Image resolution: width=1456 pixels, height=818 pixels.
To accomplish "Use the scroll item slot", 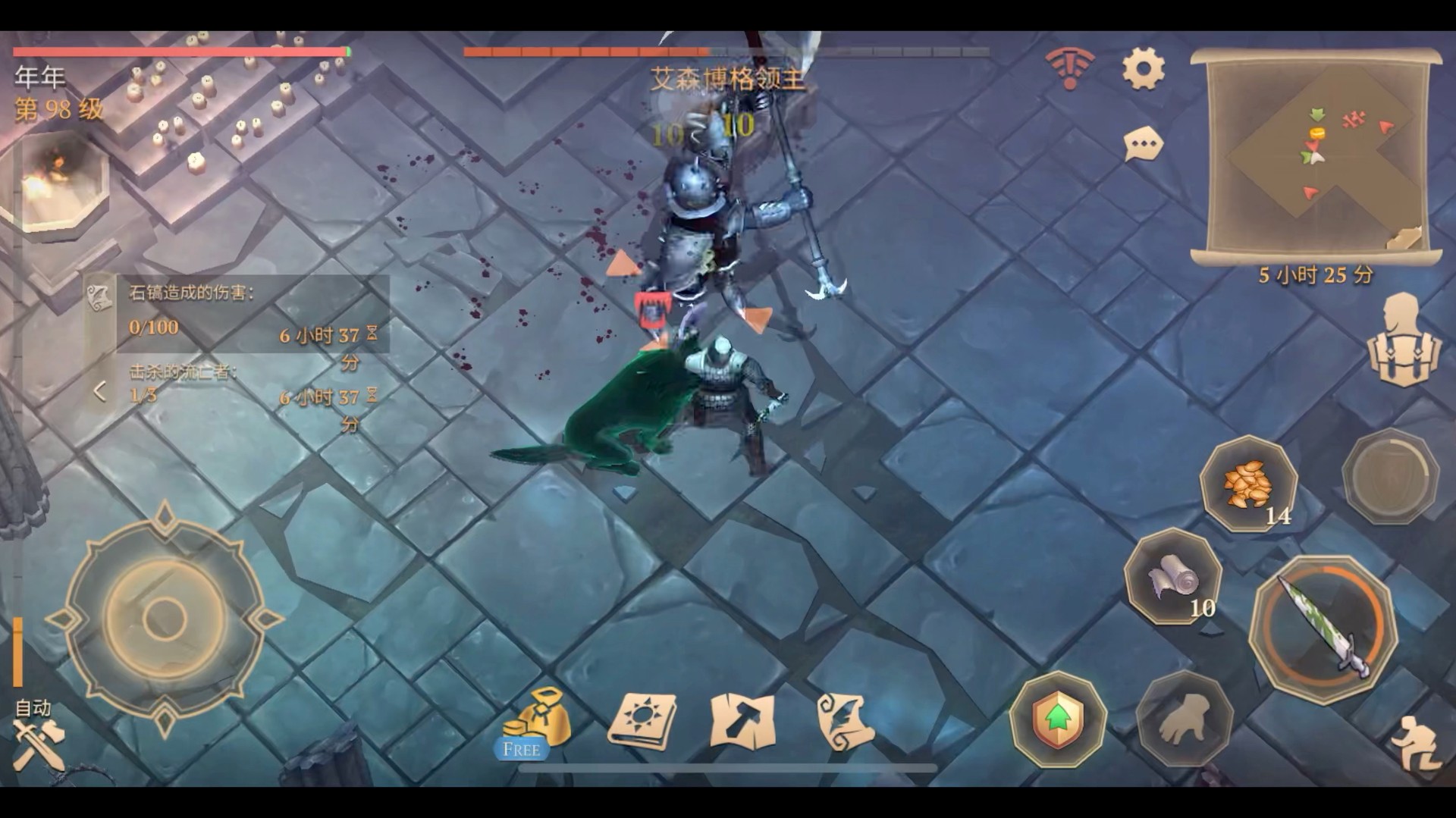I will pyautogui.click(x=1172, y=578).
